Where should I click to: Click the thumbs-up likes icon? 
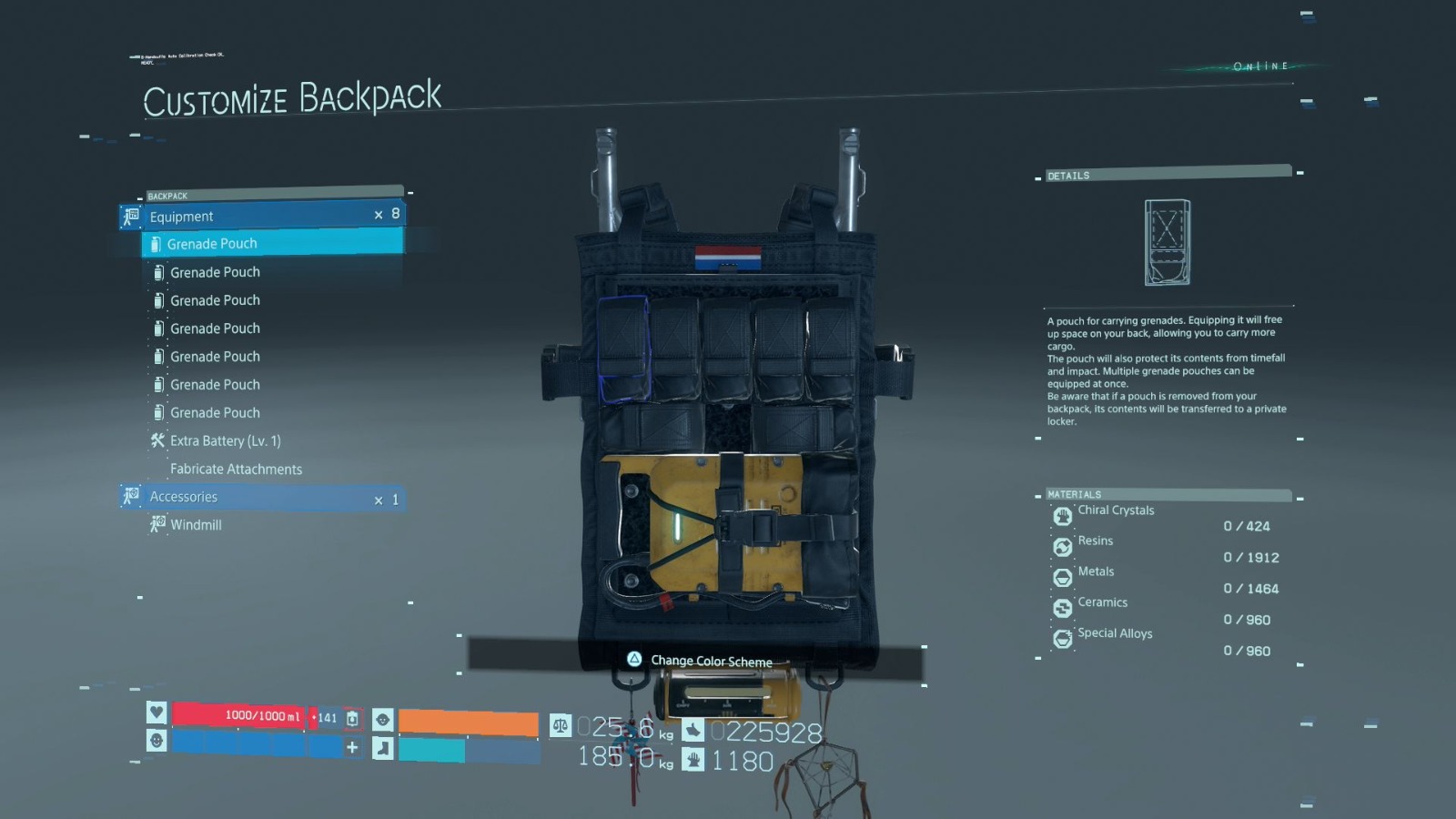pyautogui.click(x=695, y=728)
